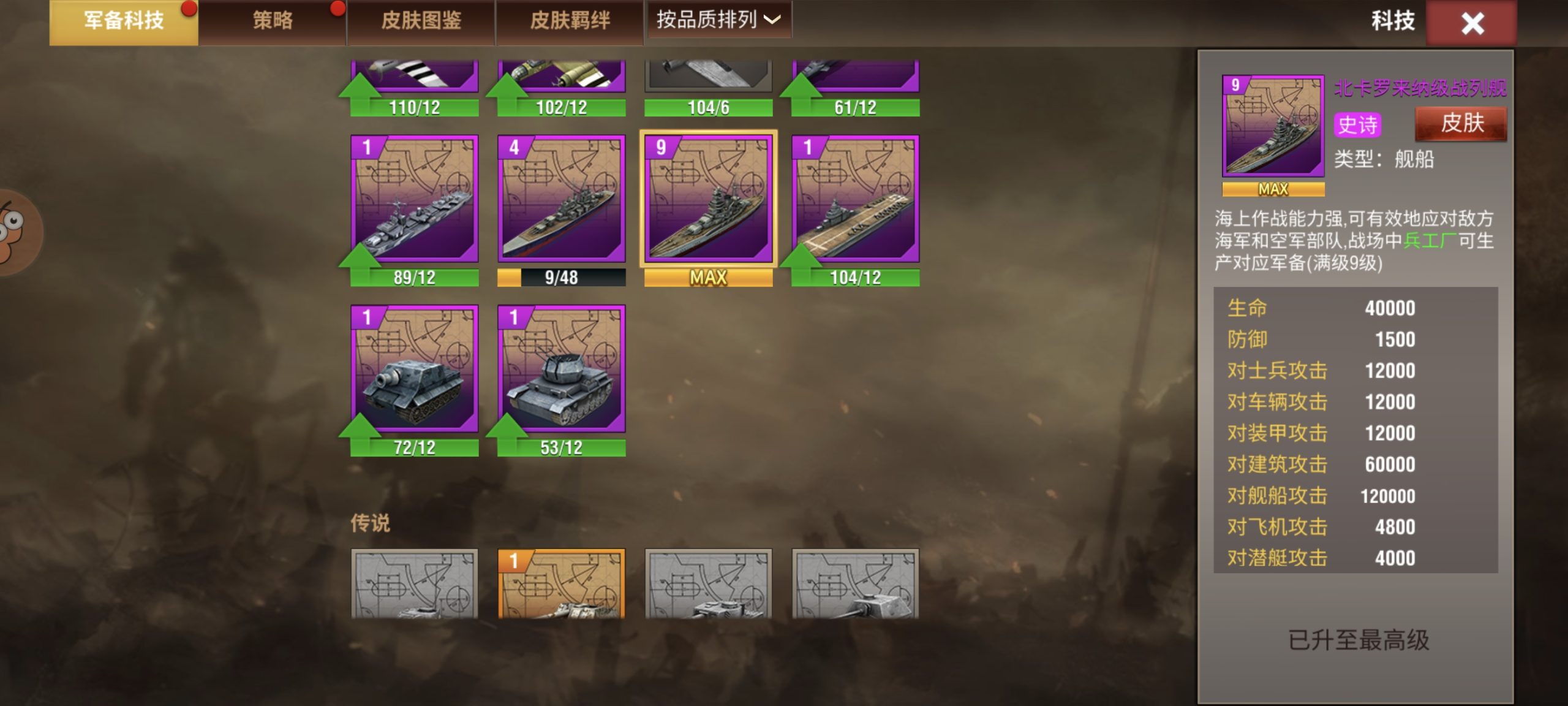Switch to the 皮肤图鉴 tab
1568x706 pixels.
(x=421, y=22)
